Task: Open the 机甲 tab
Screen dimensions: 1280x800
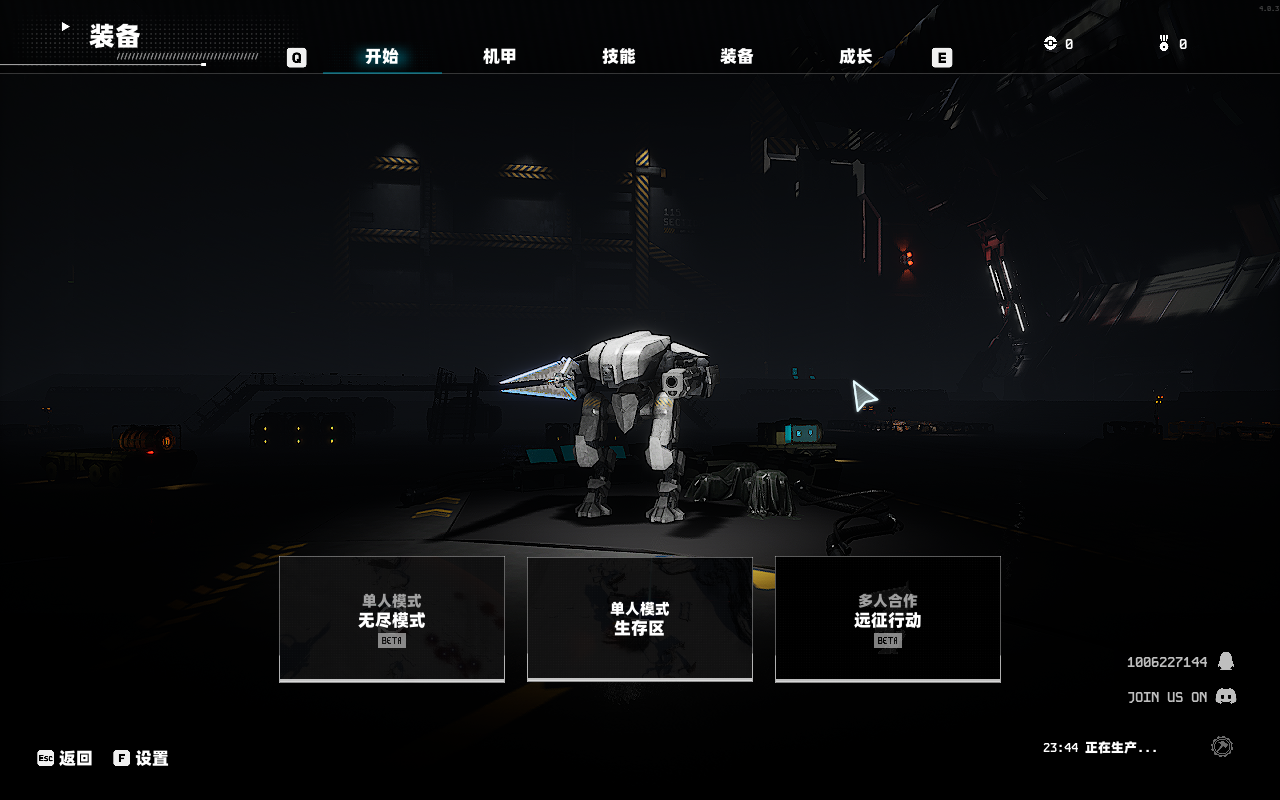Action: [499, 57]
